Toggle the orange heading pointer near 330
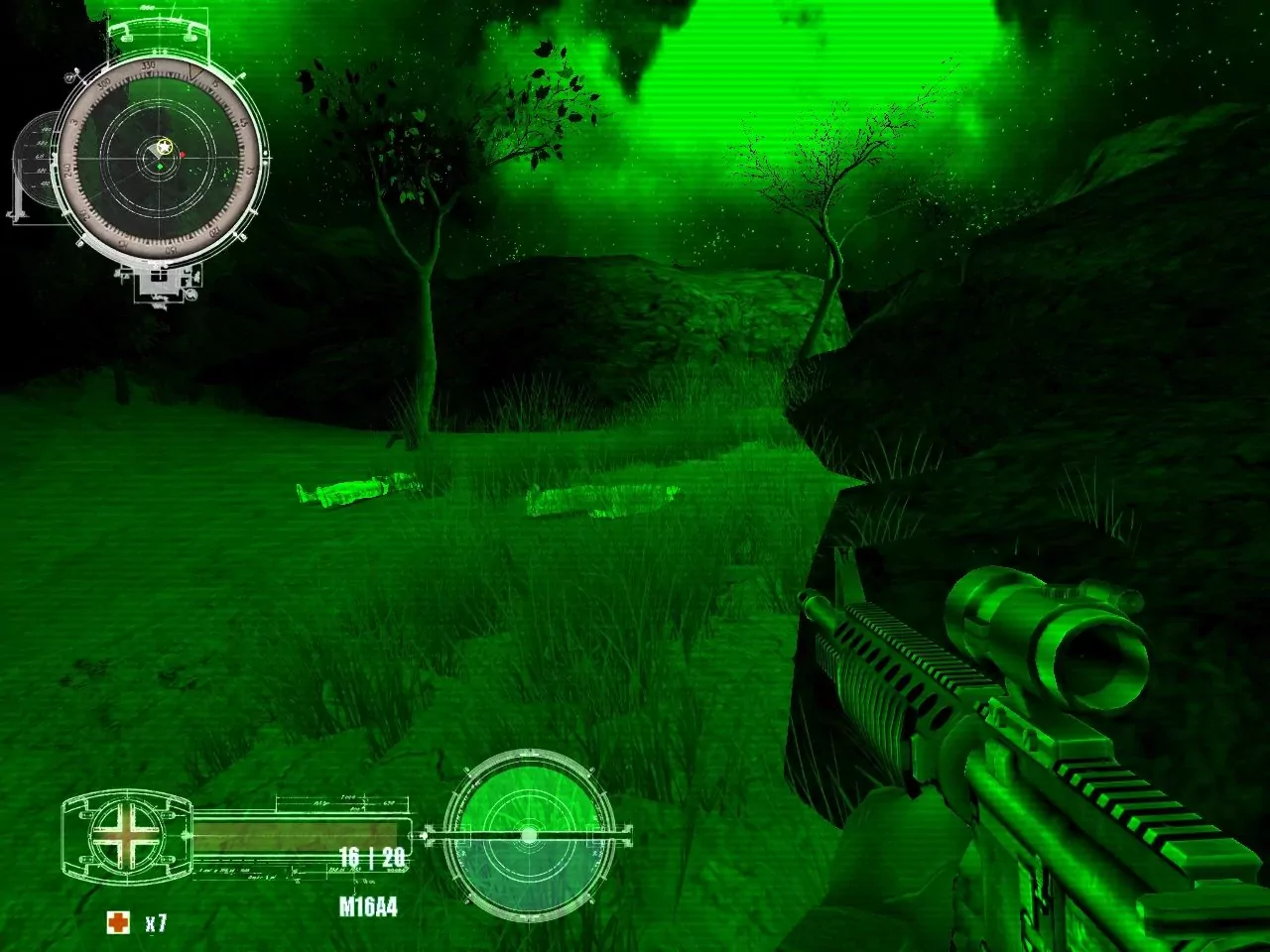Viewport: 1270px width, 952px height. pyautogui.click(x=194, y=72)
